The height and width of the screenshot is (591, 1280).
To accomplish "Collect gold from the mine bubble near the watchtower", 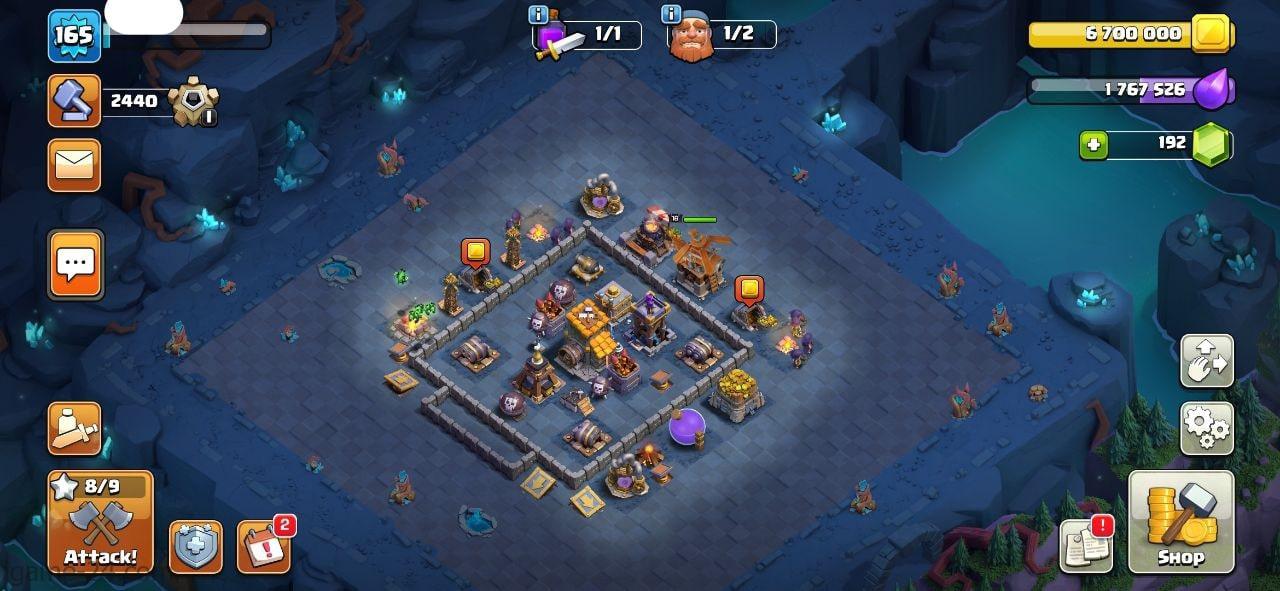I will tap(475, 253).
